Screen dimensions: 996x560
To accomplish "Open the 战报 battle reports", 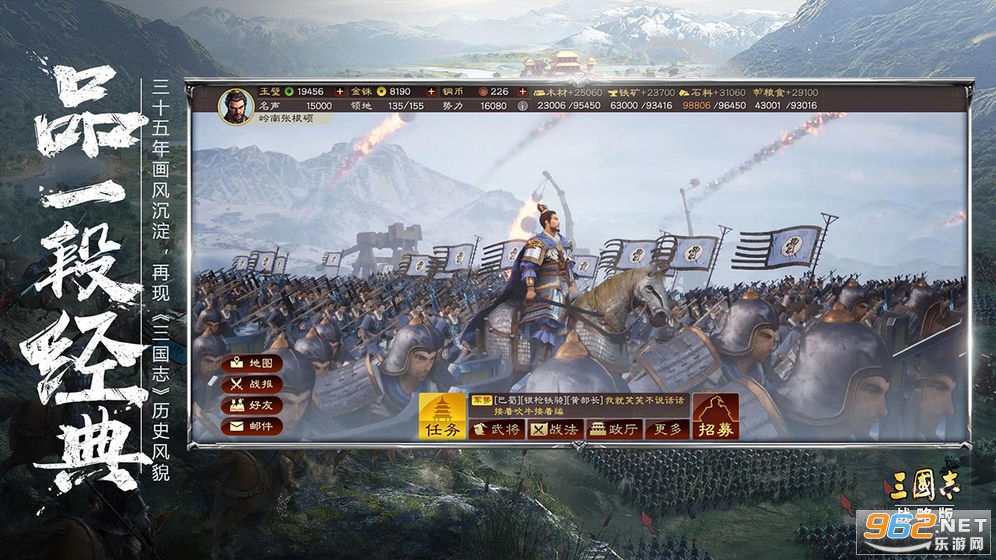I will click(x=252, y=384).
